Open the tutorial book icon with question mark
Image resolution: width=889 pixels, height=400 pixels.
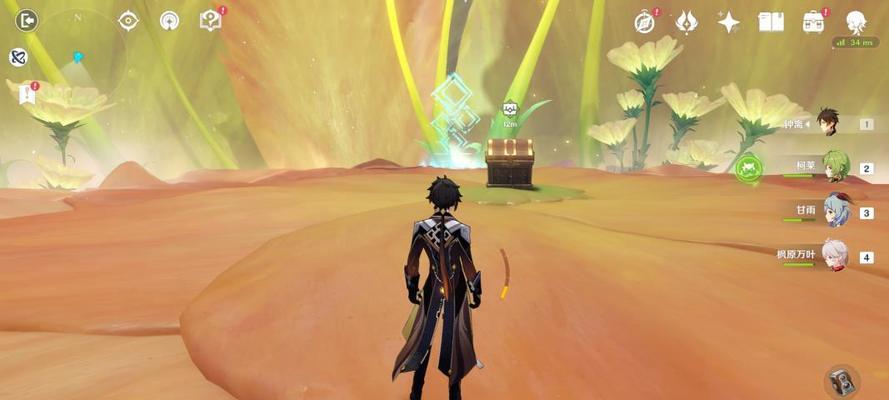[210, 20]
